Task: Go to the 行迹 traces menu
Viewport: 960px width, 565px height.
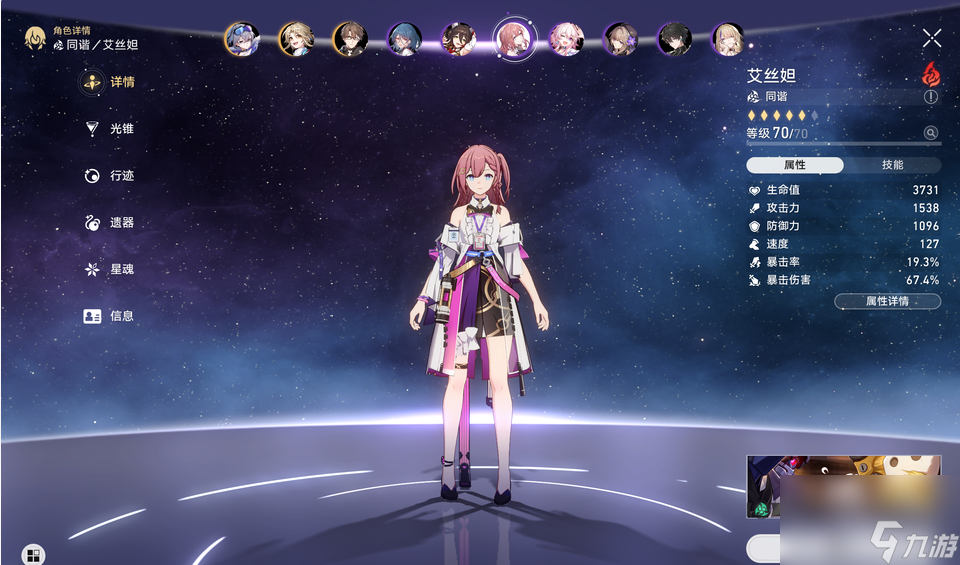Action: [x=110, y=176]
